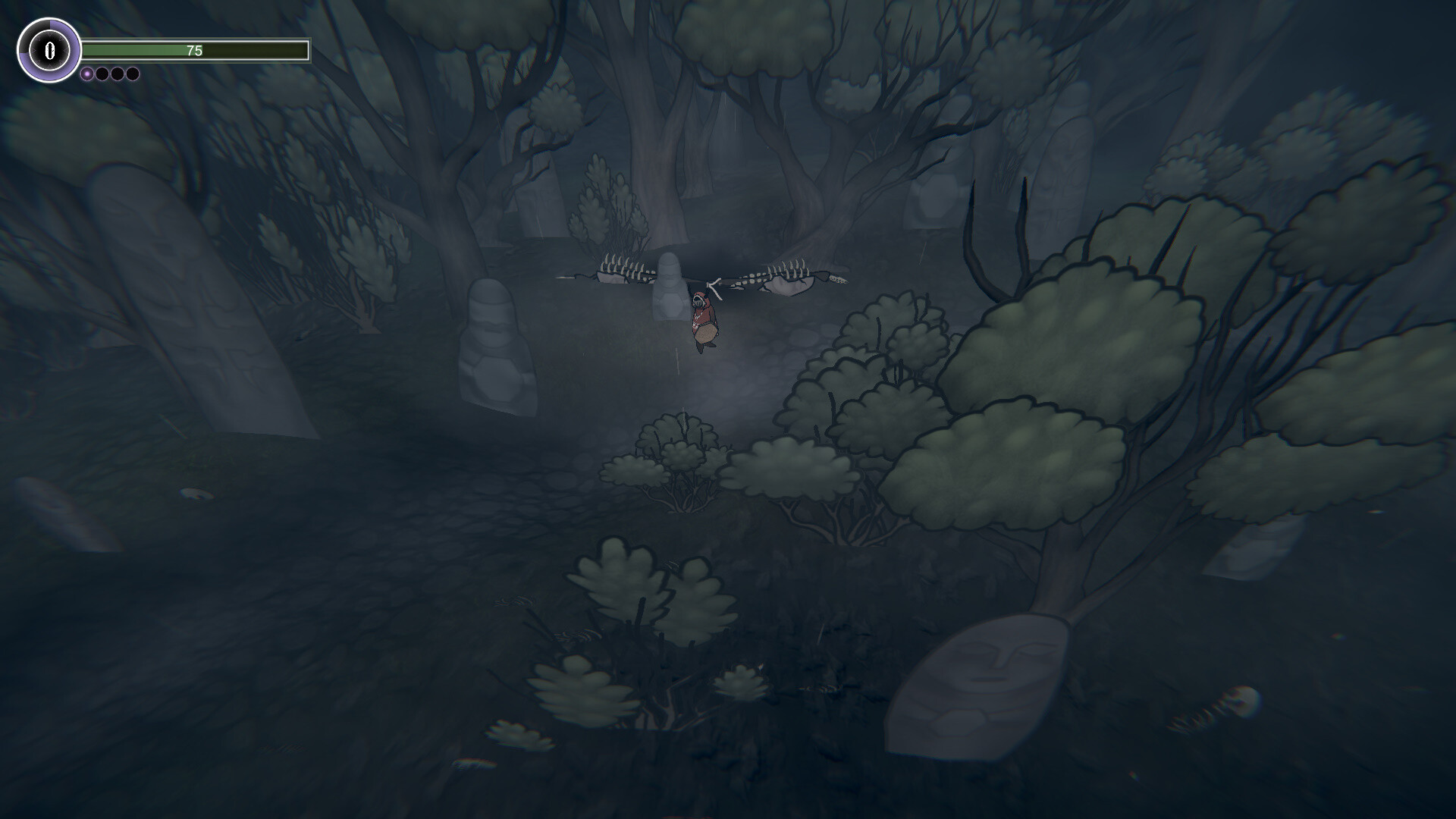Click the skeleton's tail spines on the right
This screenshot has width=1456, height=819.
pyautogui.click(x=838, y=279)
